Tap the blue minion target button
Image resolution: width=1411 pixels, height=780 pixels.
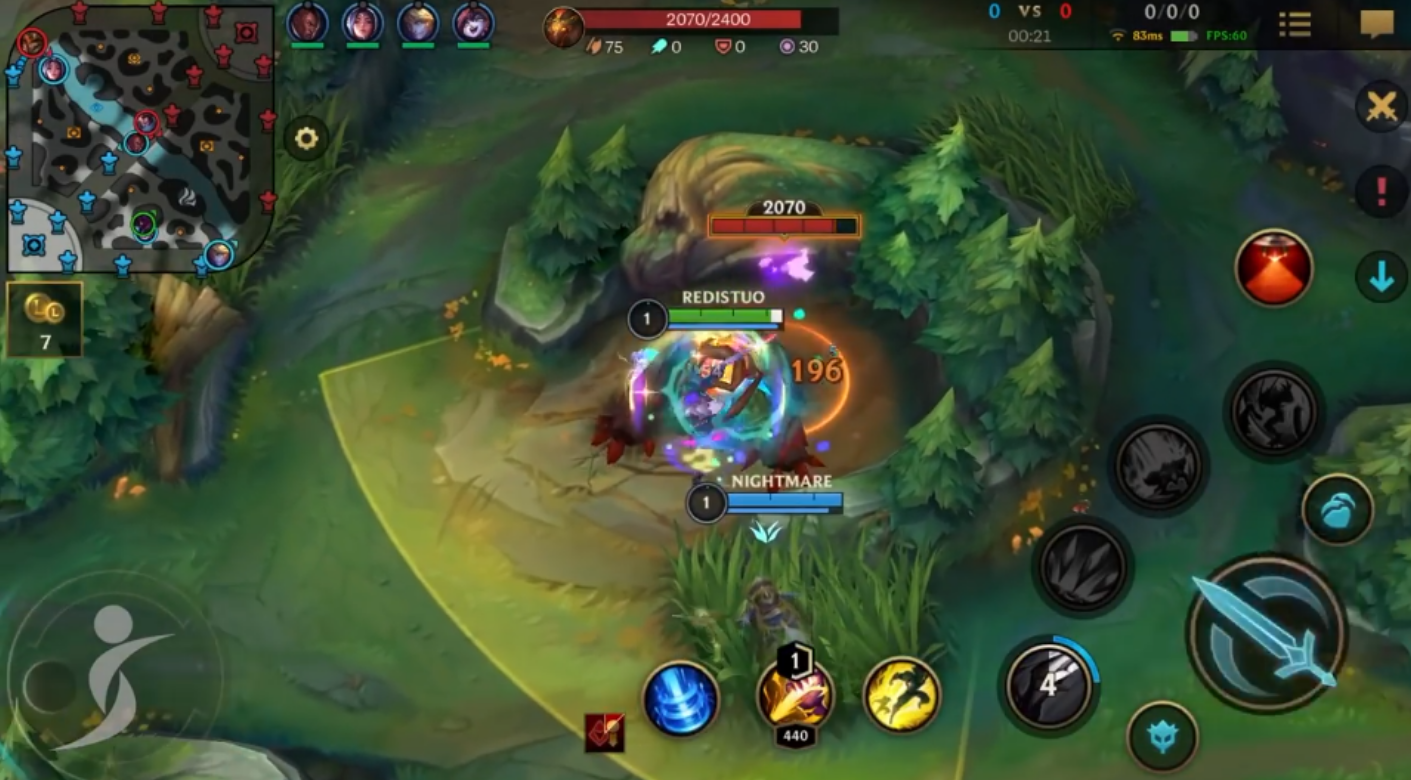point(1162,737)
